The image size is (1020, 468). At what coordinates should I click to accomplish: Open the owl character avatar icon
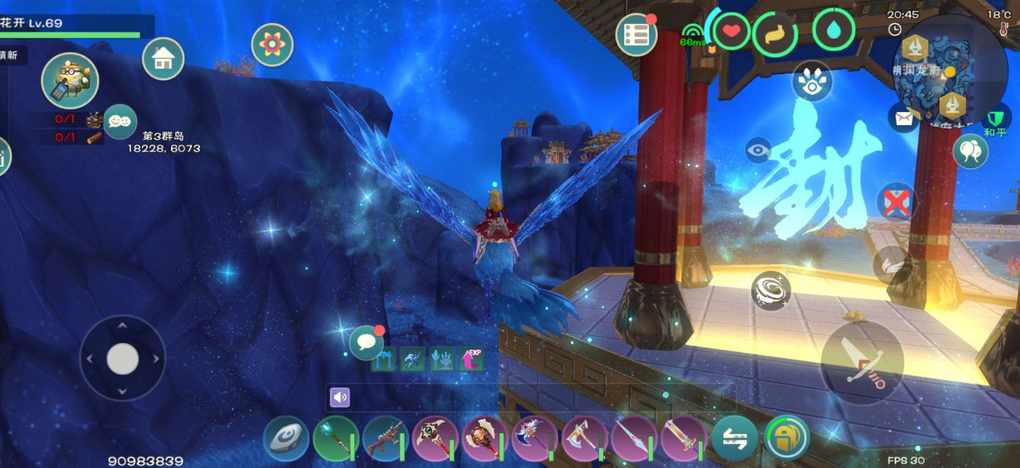click(69, 80)
